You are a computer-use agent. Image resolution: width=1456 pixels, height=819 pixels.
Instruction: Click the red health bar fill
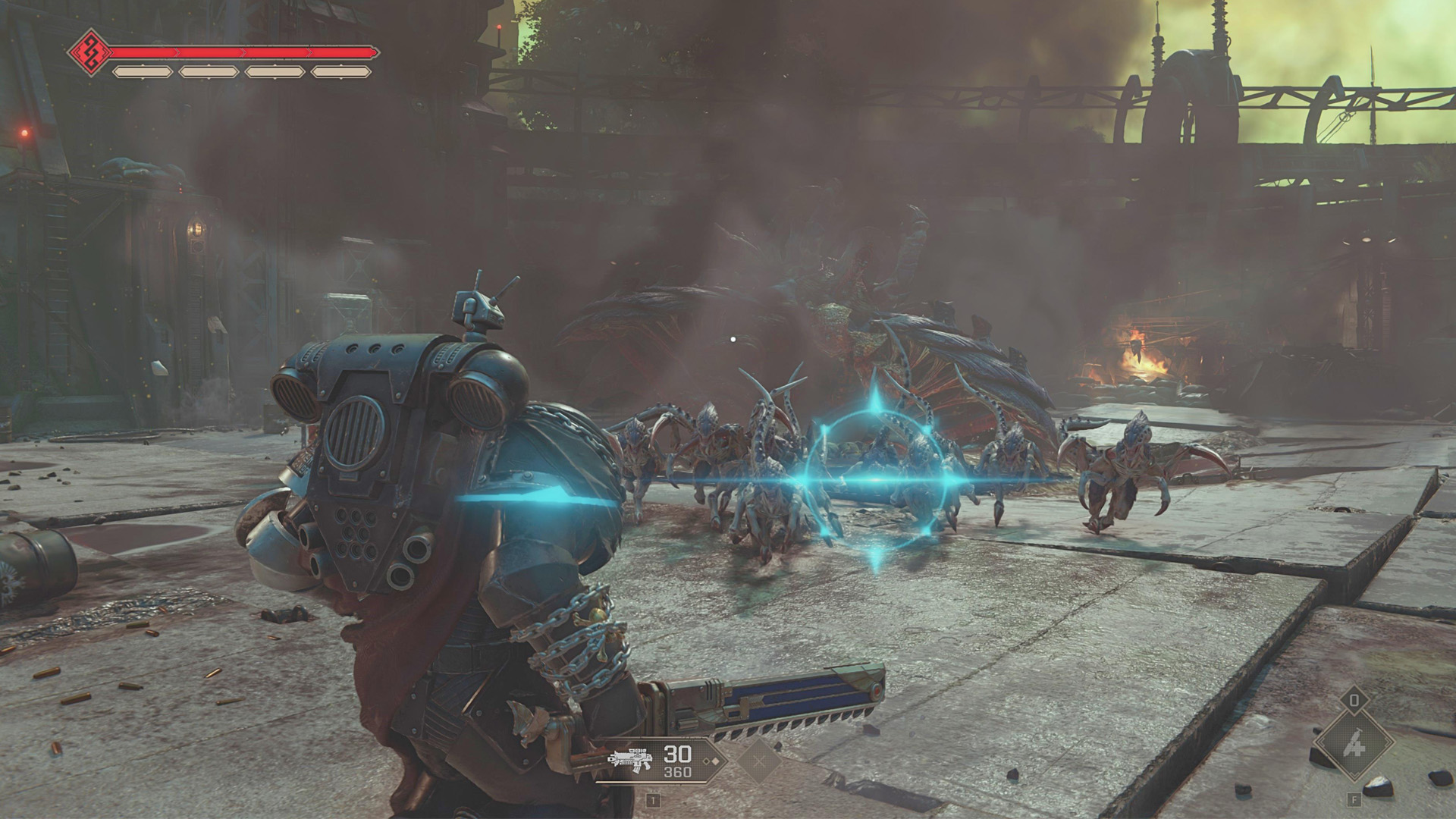pyautogui.click(x=227, y=52)
